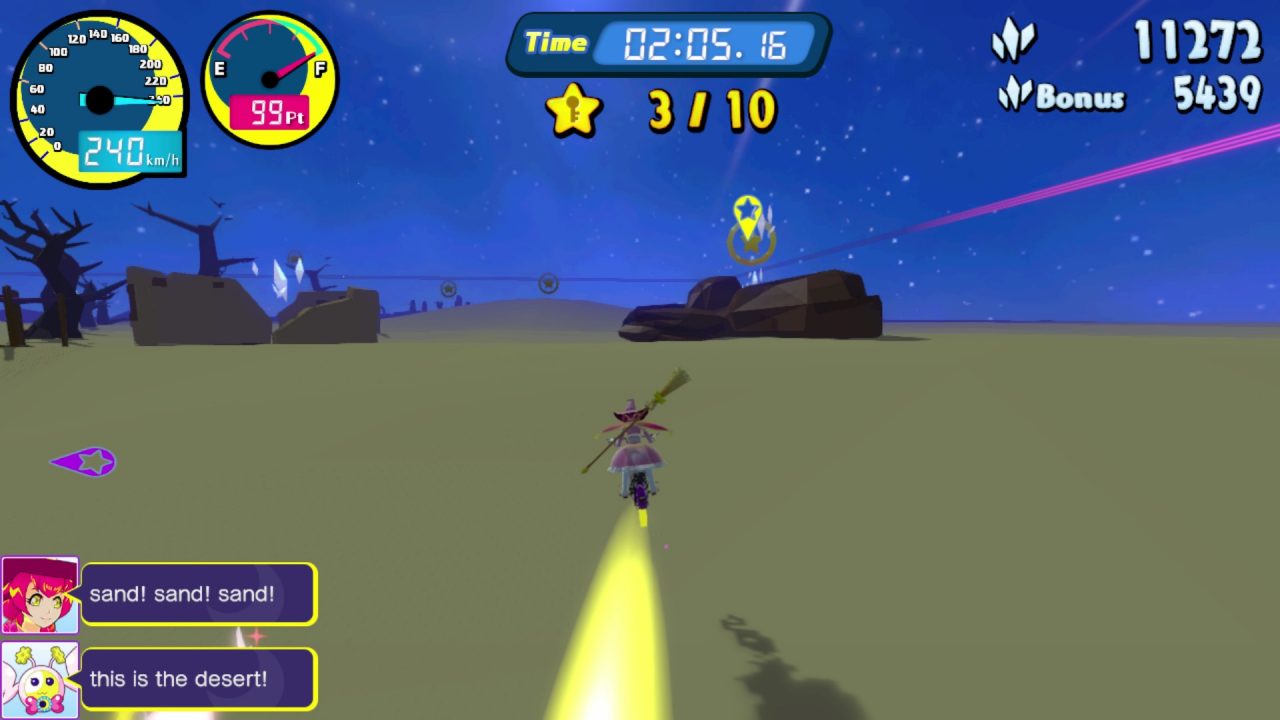Select the pink-haired girl chat portrait
The width and height of the screenshot is (1280, 720).
[40, 595]
